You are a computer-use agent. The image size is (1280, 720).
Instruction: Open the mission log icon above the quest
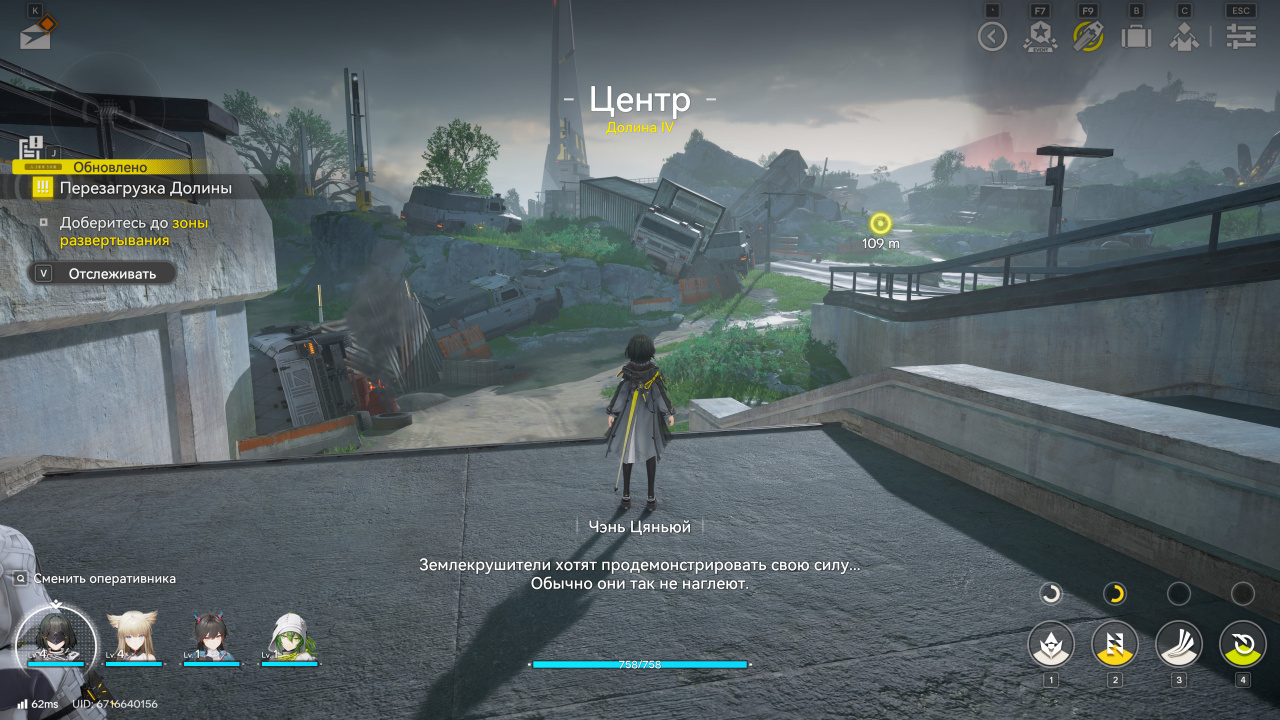click(x=31, y=150)
